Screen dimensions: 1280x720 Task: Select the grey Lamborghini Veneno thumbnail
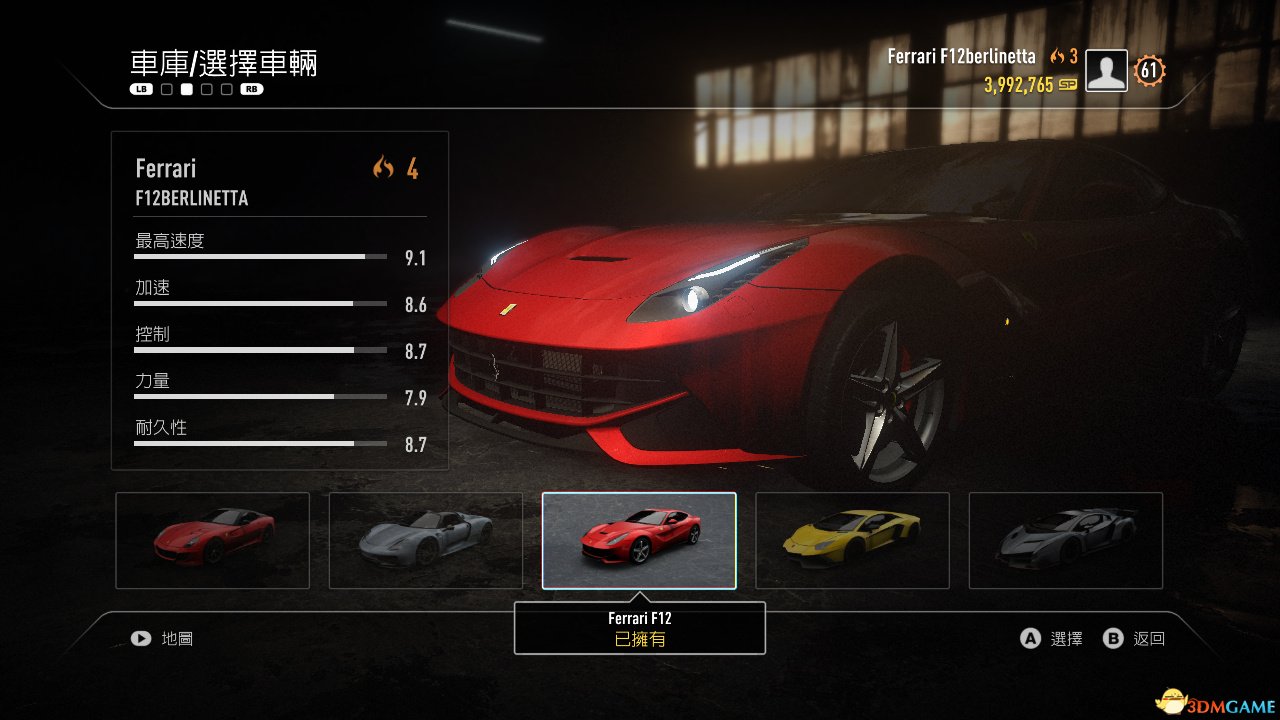1066,540
